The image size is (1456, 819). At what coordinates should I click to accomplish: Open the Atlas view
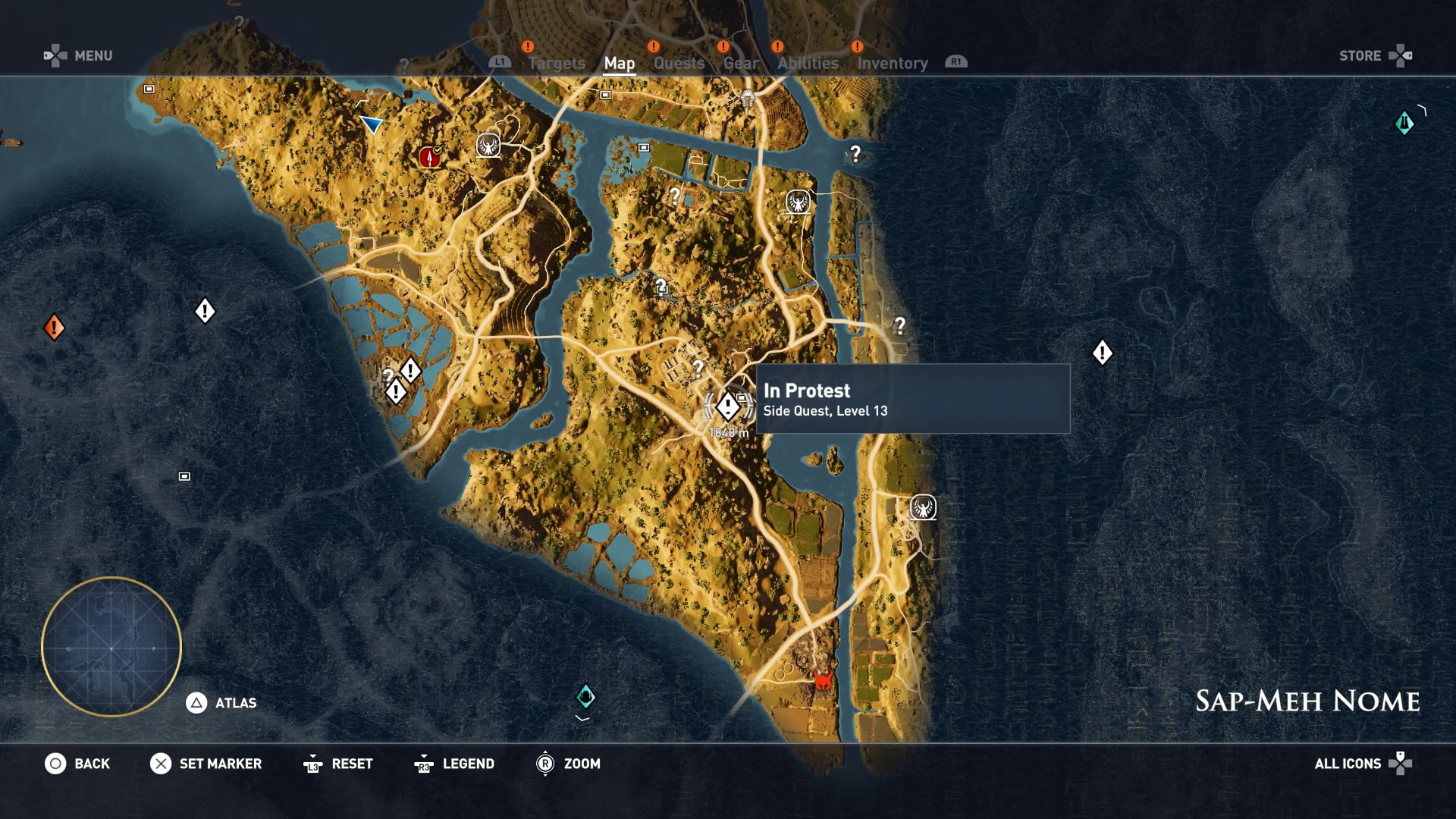(221, 703)
